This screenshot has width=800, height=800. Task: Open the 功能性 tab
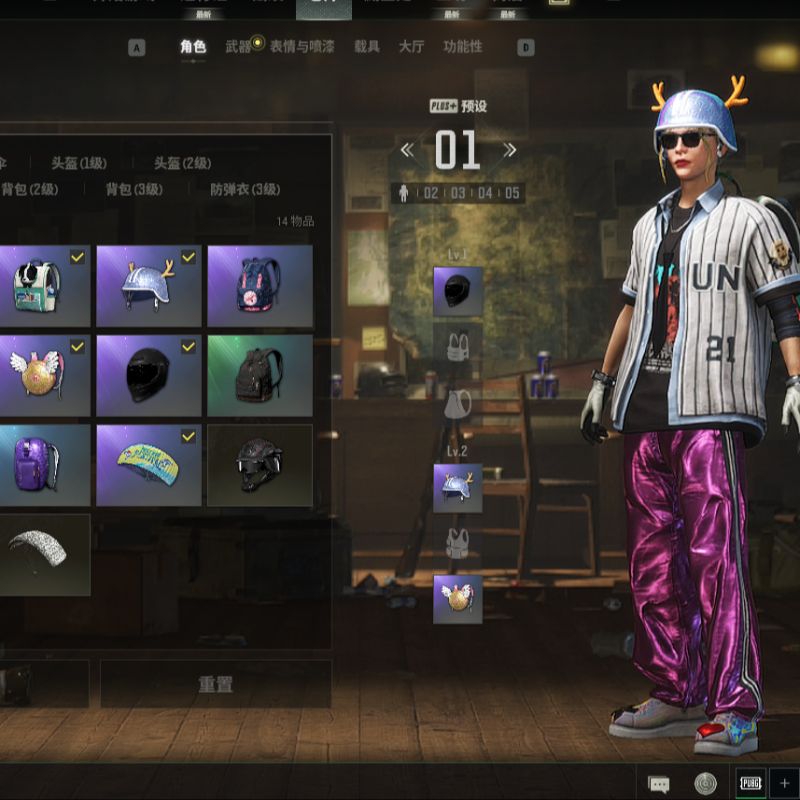(x=462, y=47)
